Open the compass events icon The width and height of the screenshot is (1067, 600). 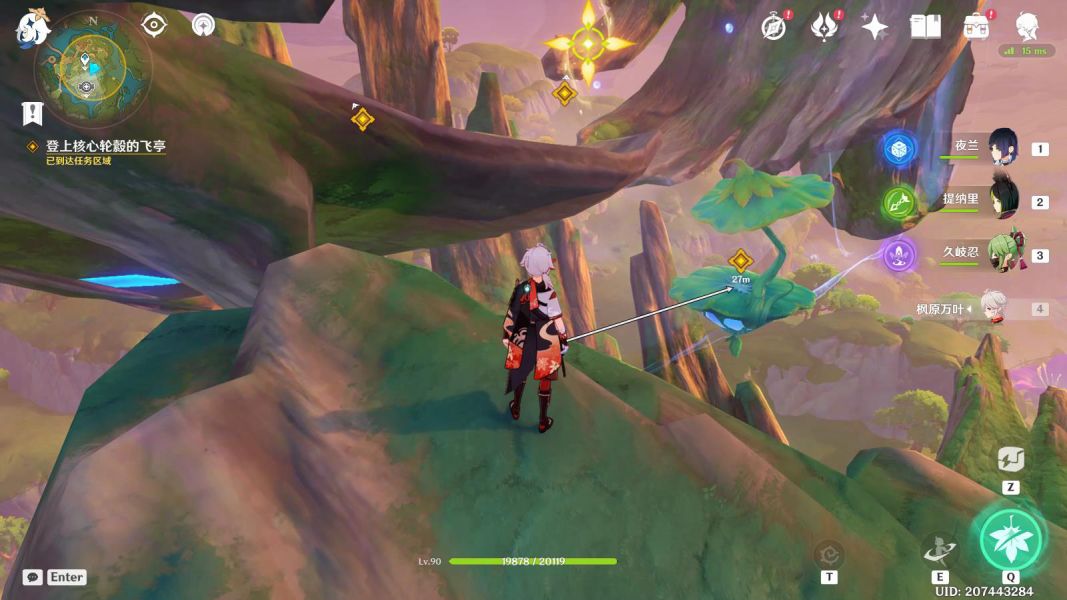[773, 27]
